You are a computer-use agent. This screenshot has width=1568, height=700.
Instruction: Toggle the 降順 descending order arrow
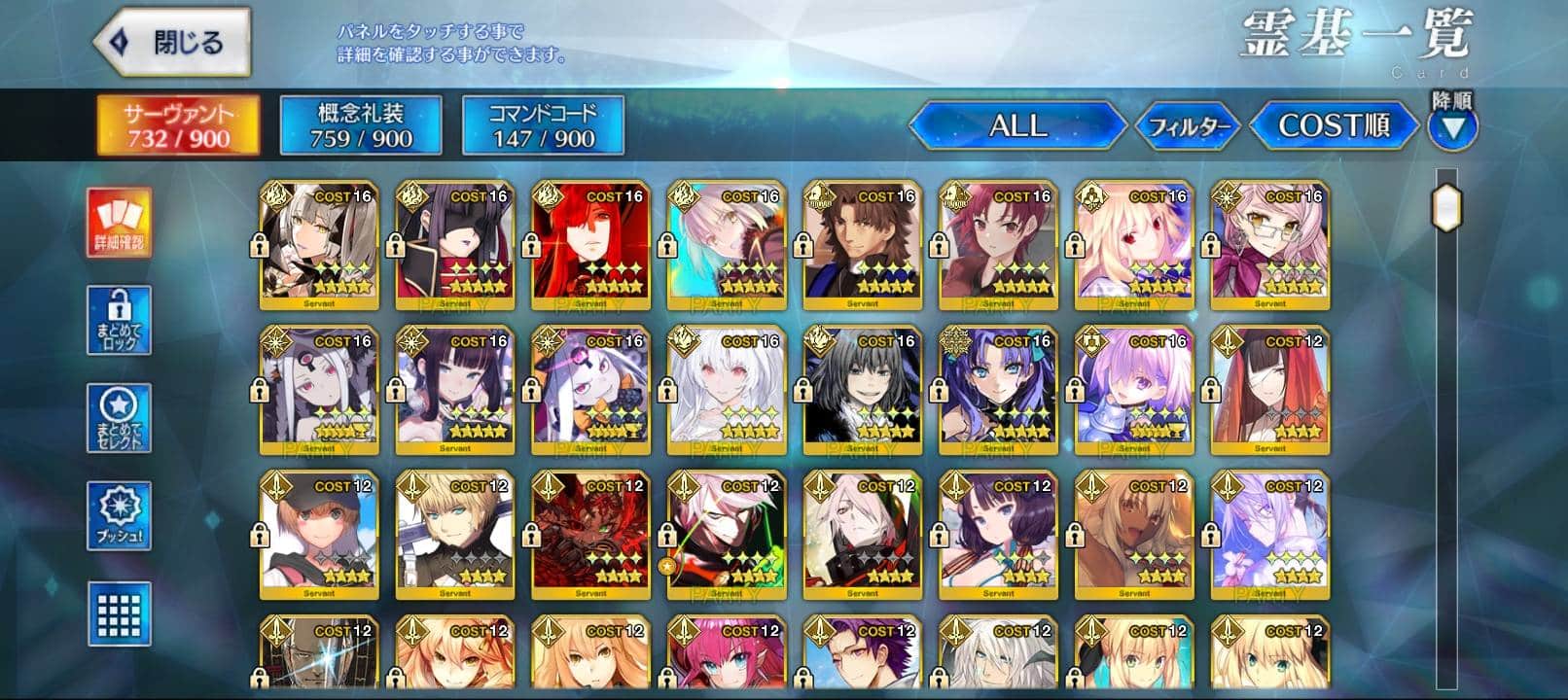pyautogui.click(x=1452, y=127)
